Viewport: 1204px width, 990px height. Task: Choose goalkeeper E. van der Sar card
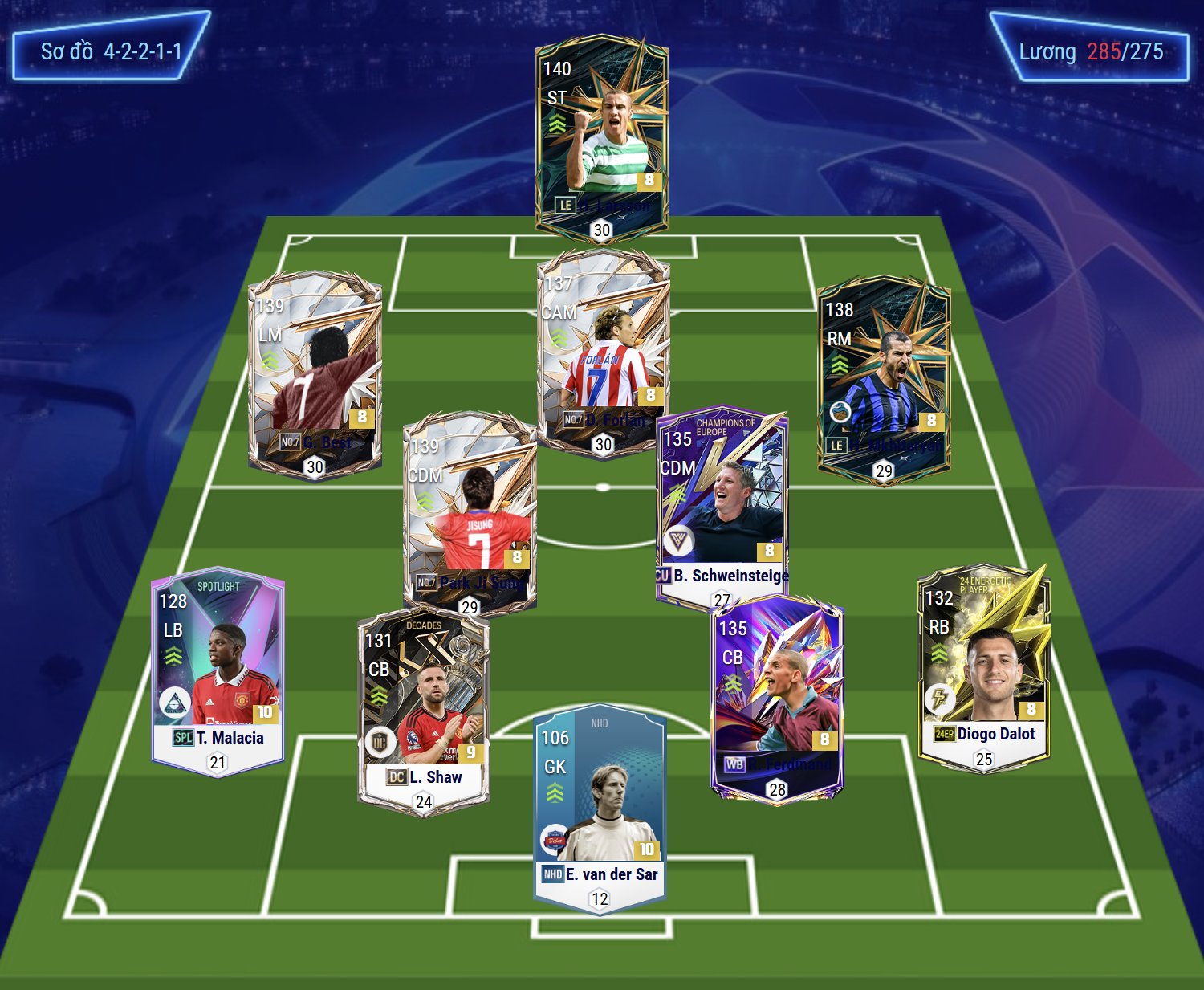[x=600, y=811]
